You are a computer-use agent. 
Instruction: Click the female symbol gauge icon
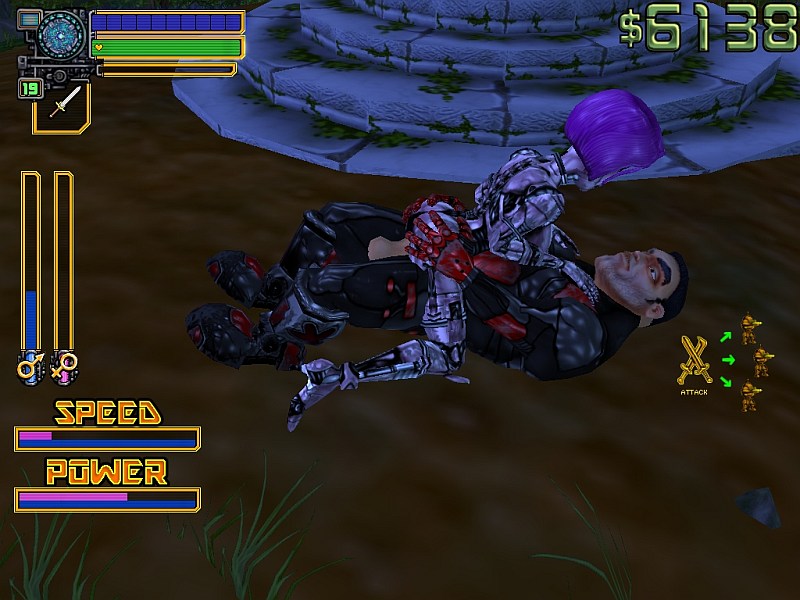64,366
